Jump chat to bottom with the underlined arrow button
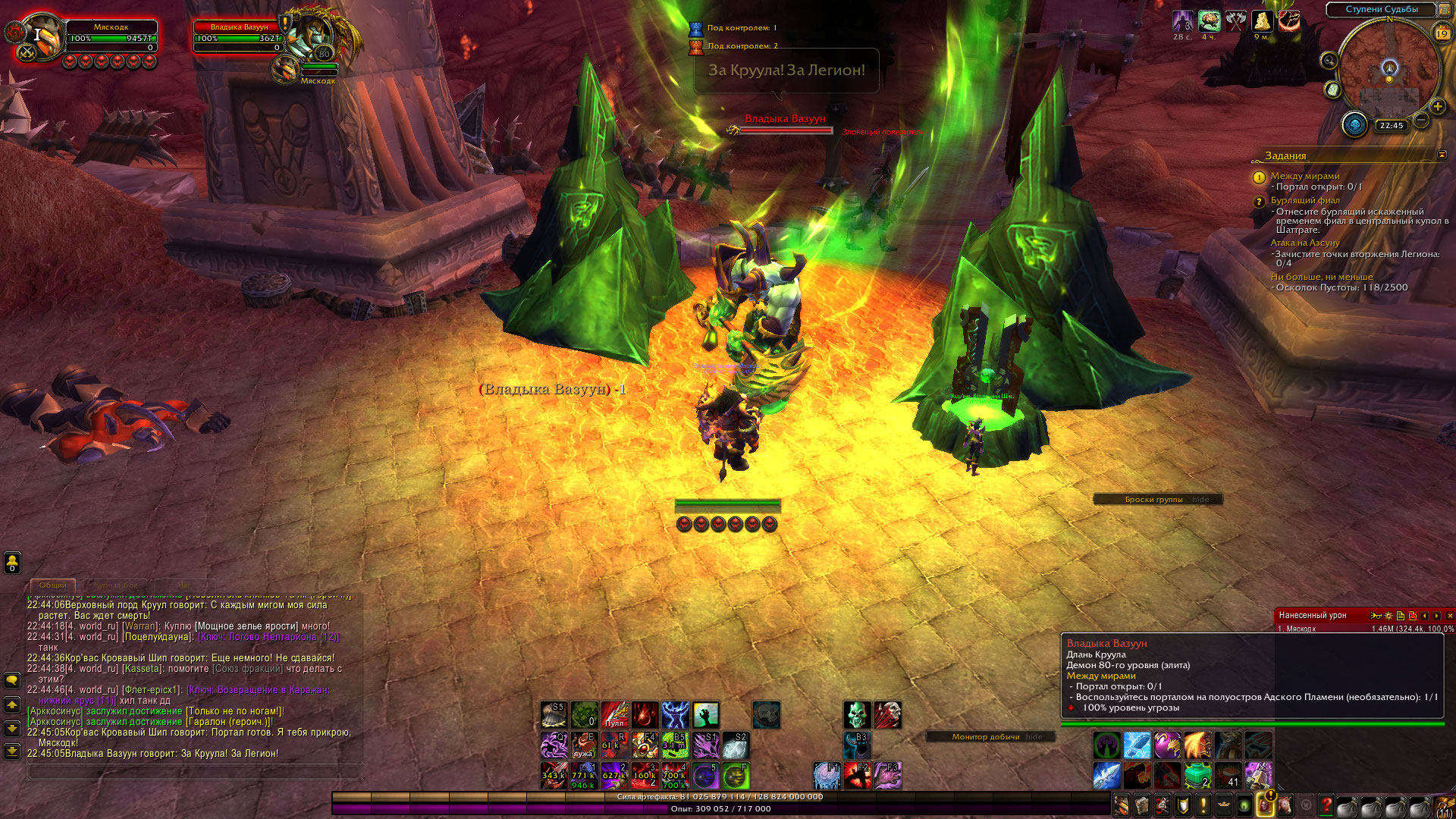This screenshot has width=1456, height=819. coord(12,752)
